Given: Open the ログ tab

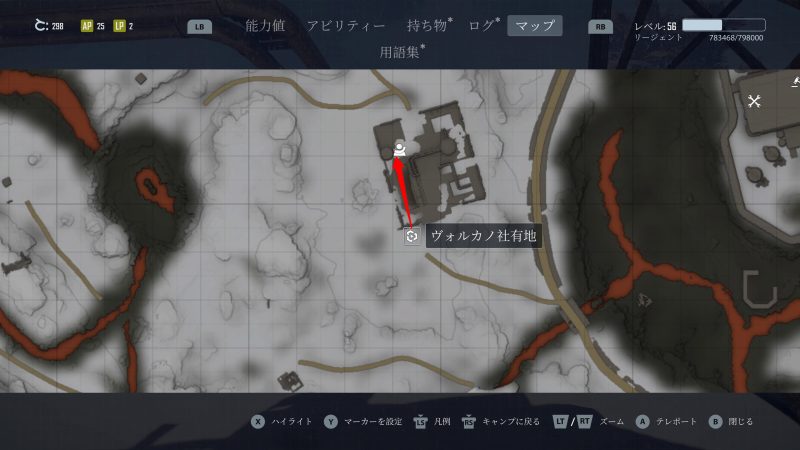Looking at the screenshot, I should point(483,26).
